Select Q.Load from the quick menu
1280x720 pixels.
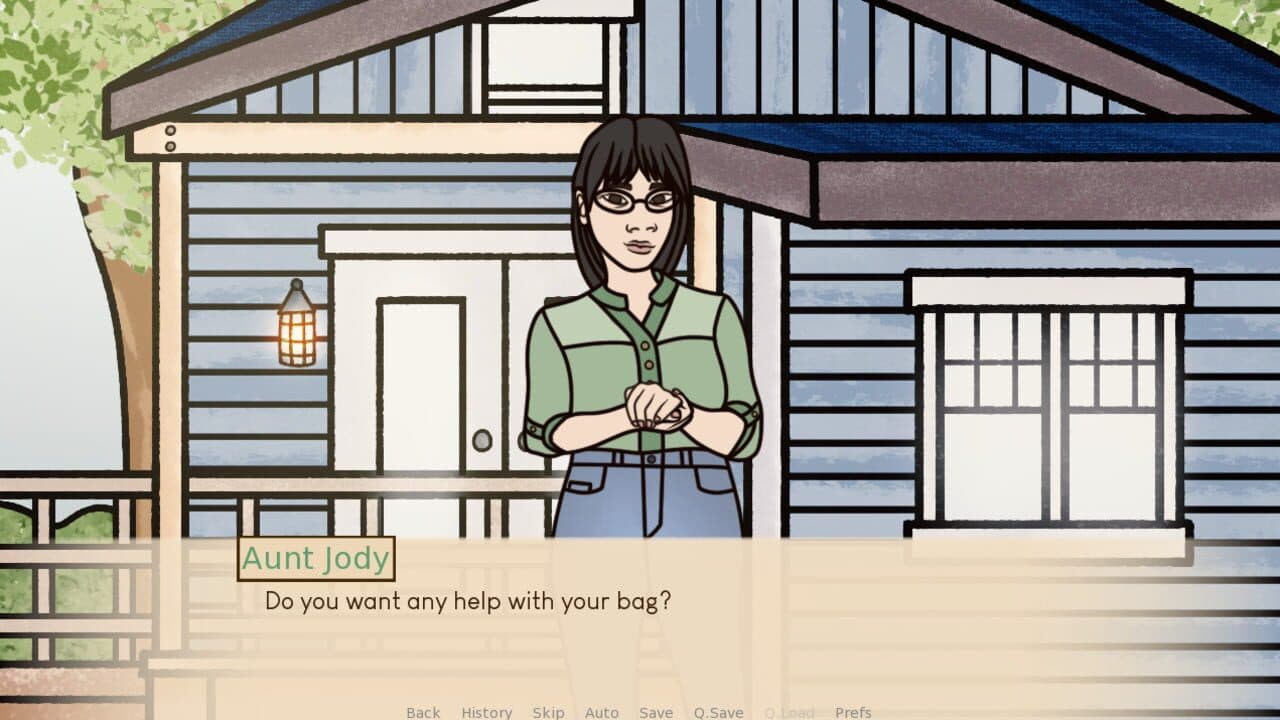pyautogui.click(x=789, y=712)
